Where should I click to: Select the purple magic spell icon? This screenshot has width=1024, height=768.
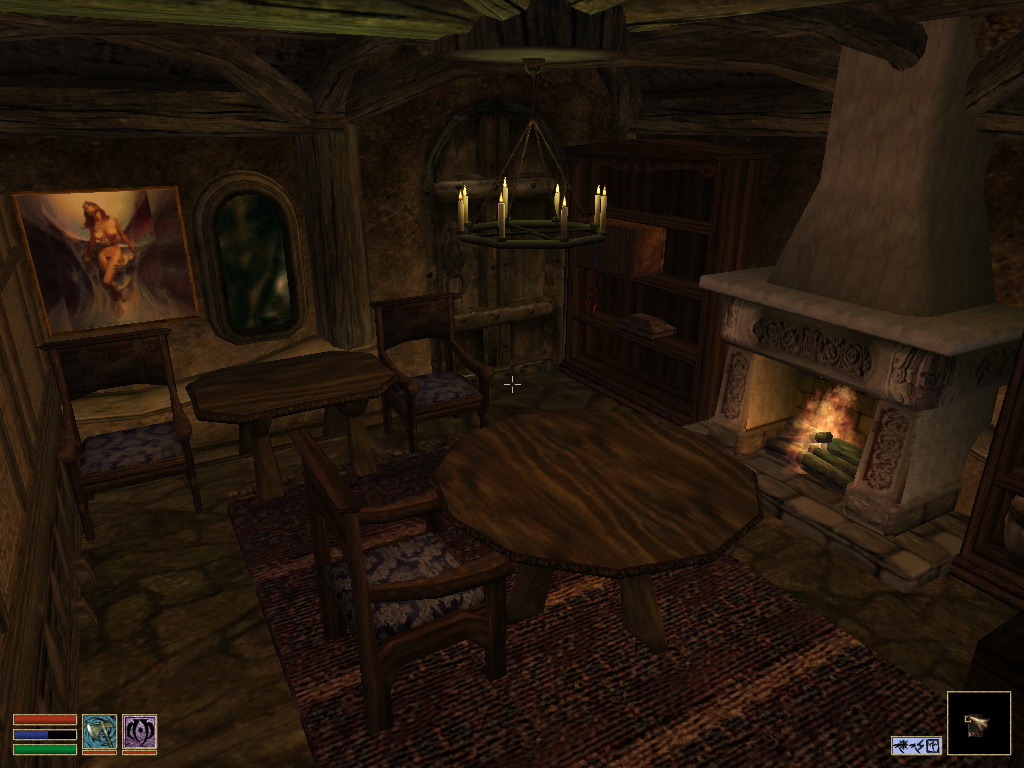(x=139, y=732)
